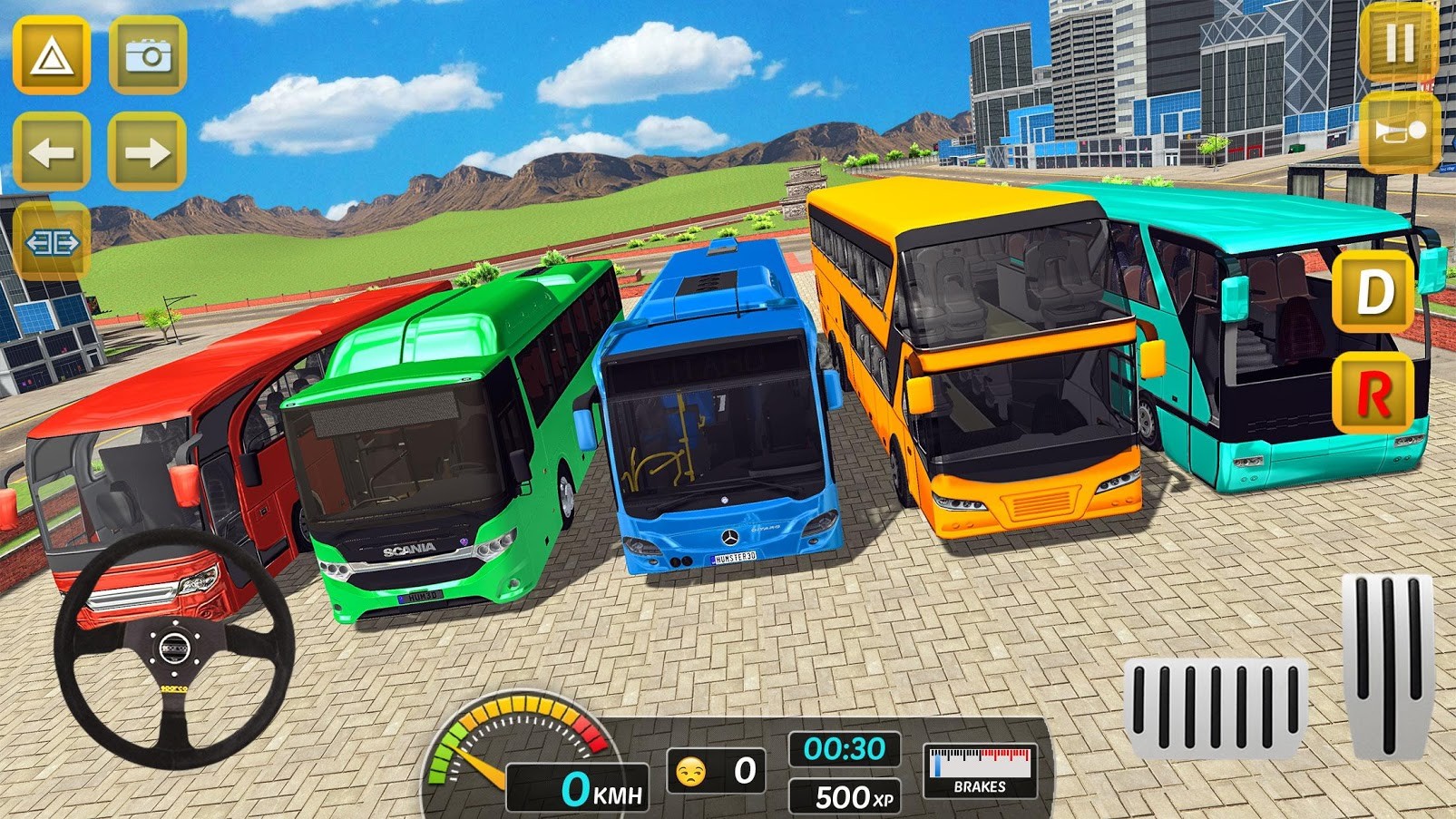Tap the hazard warning triangle button
The width and height of the screenshot is (1456, 819).
pyautogui.click(x=52, y=56)
